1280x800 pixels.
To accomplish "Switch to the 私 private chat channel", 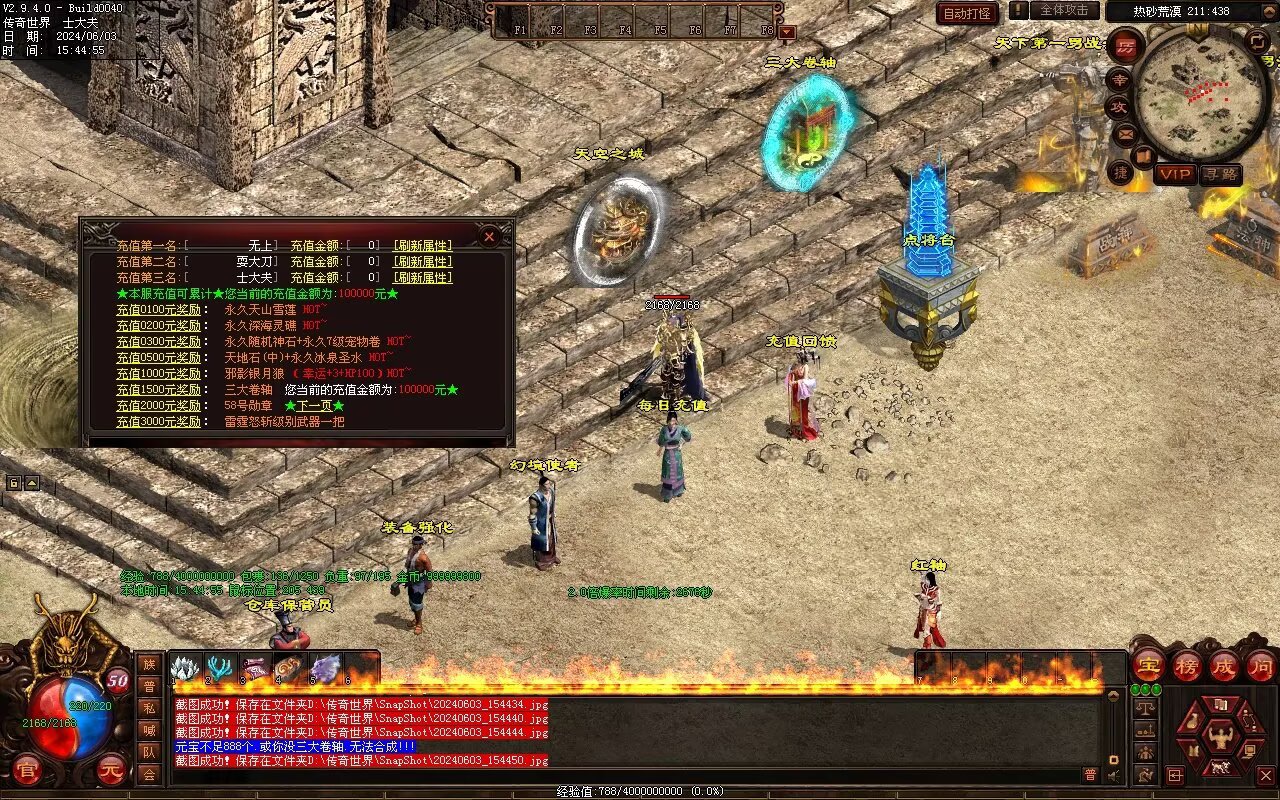I will [149, 708].
